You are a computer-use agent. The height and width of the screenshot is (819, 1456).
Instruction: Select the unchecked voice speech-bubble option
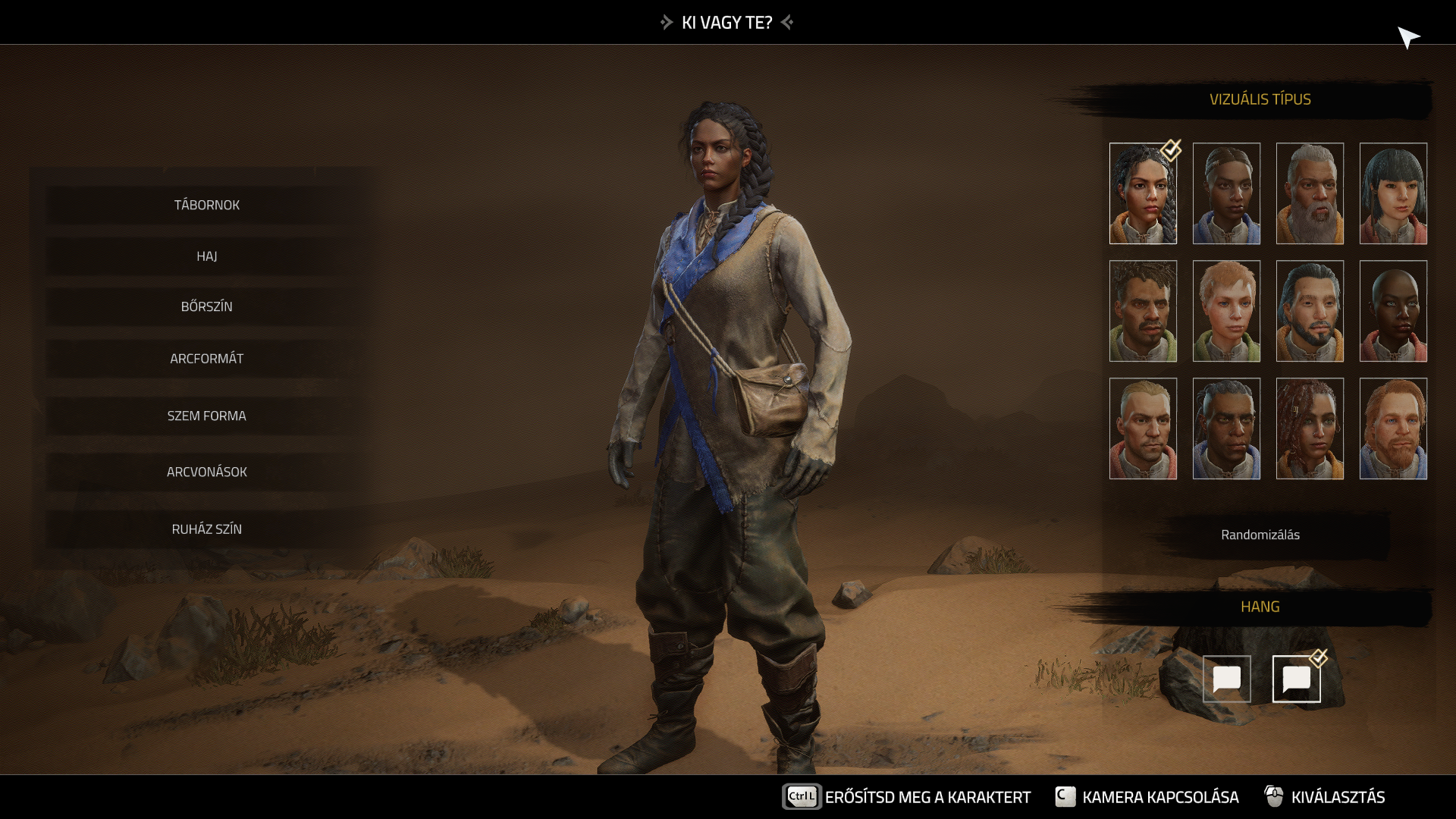tap(1226, 679)
